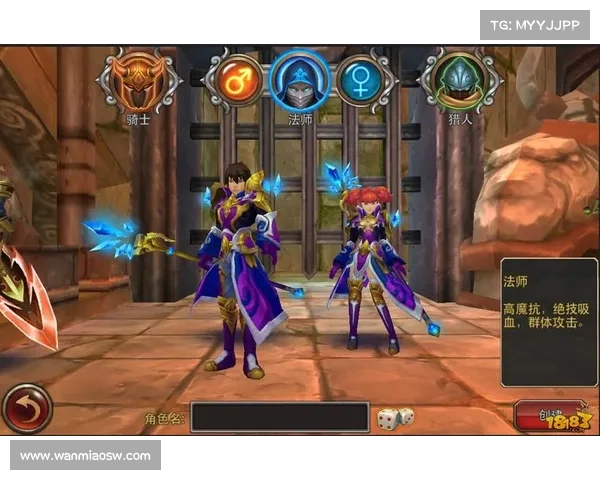The image size is (600, 480).
Task: Go back with the red arrow button
Action: click(27, 409)
